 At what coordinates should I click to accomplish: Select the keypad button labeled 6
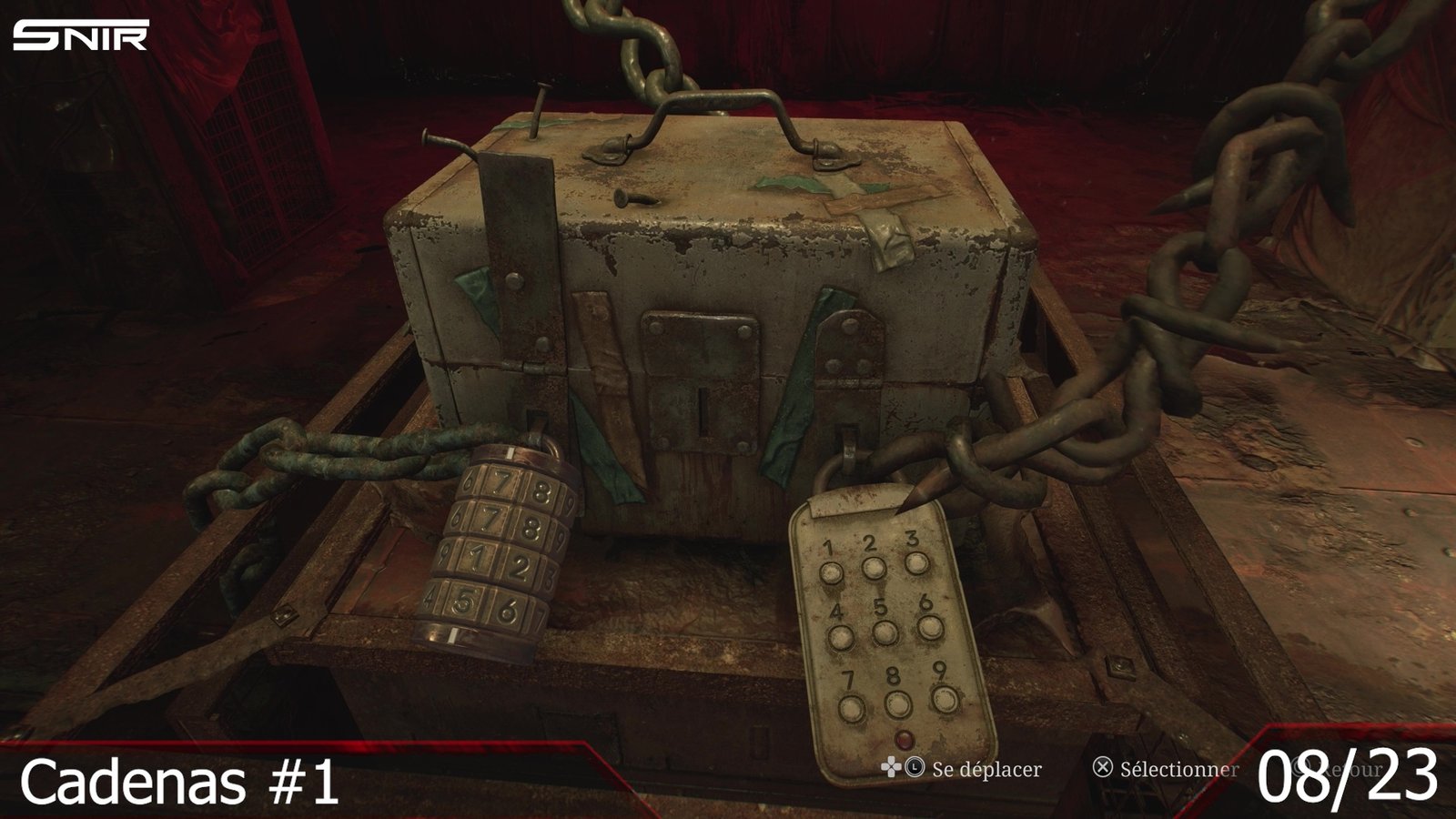pyautogui.click(x=929, y=627)
